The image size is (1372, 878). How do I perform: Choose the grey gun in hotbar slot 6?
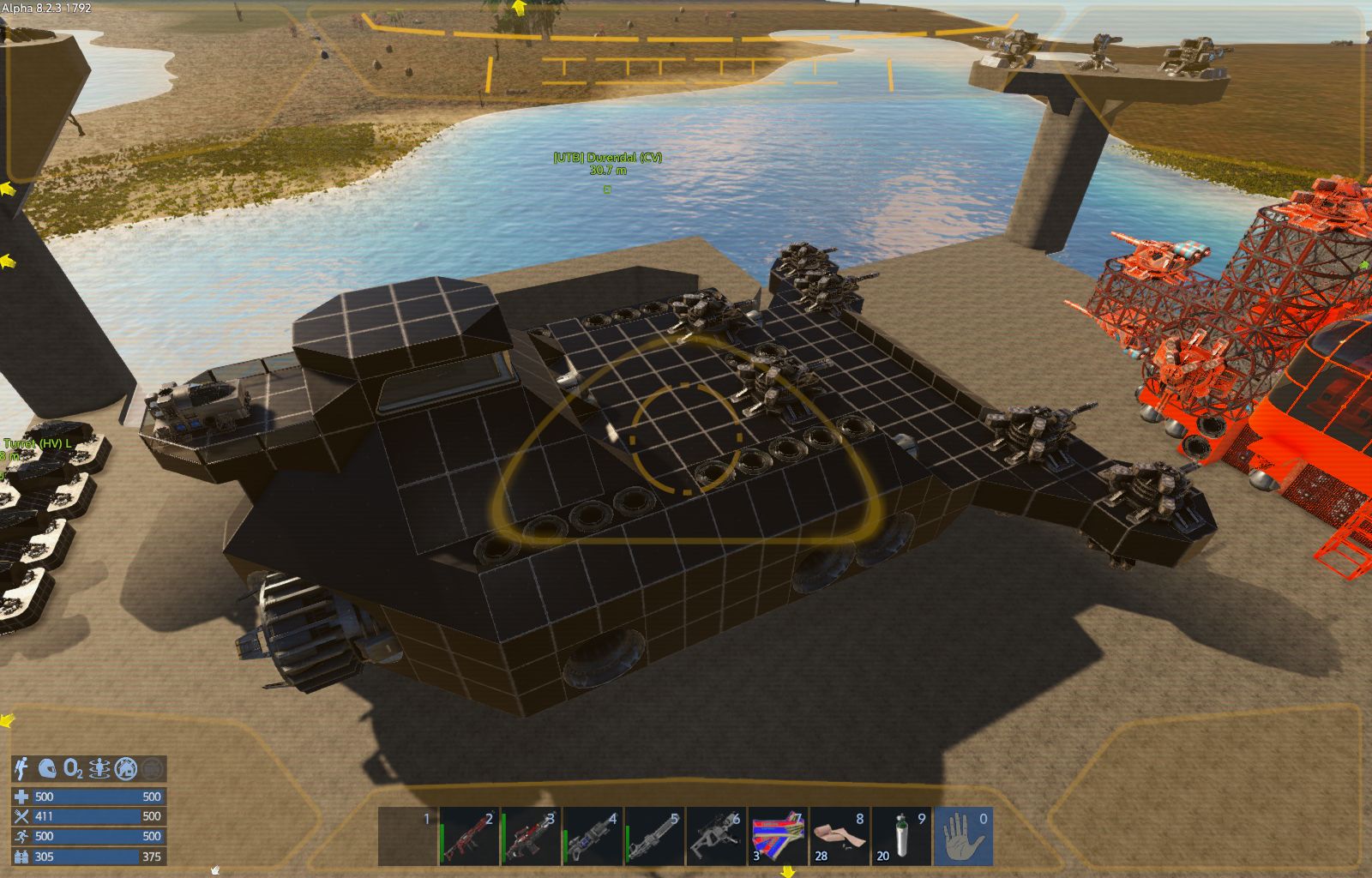(717, 837)
